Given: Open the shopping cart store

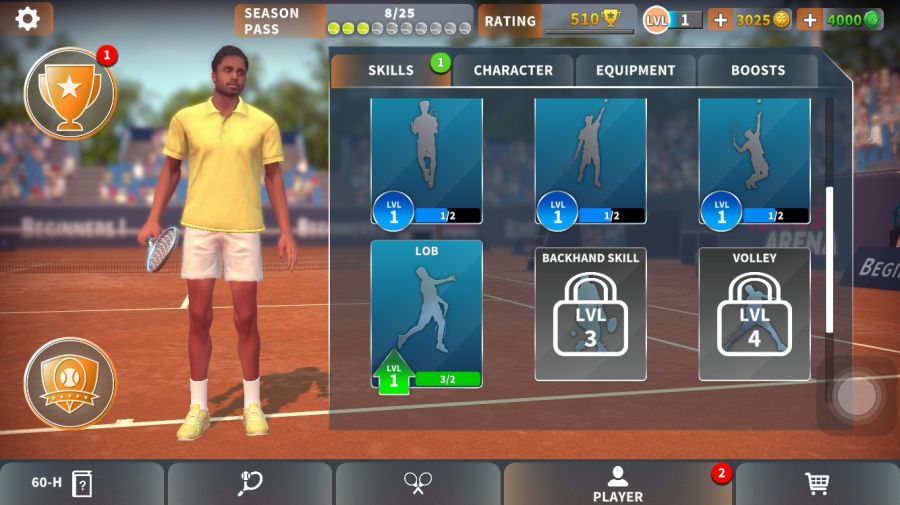Looking at the screenshot, I should click(817, 483).
